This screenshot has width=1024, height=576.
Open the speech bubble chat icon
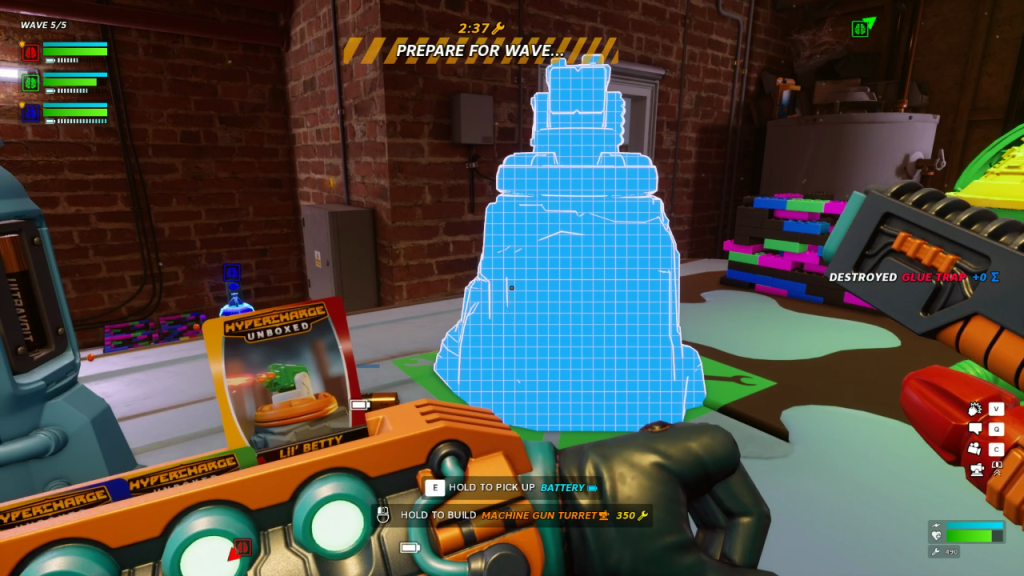[975, 429]
